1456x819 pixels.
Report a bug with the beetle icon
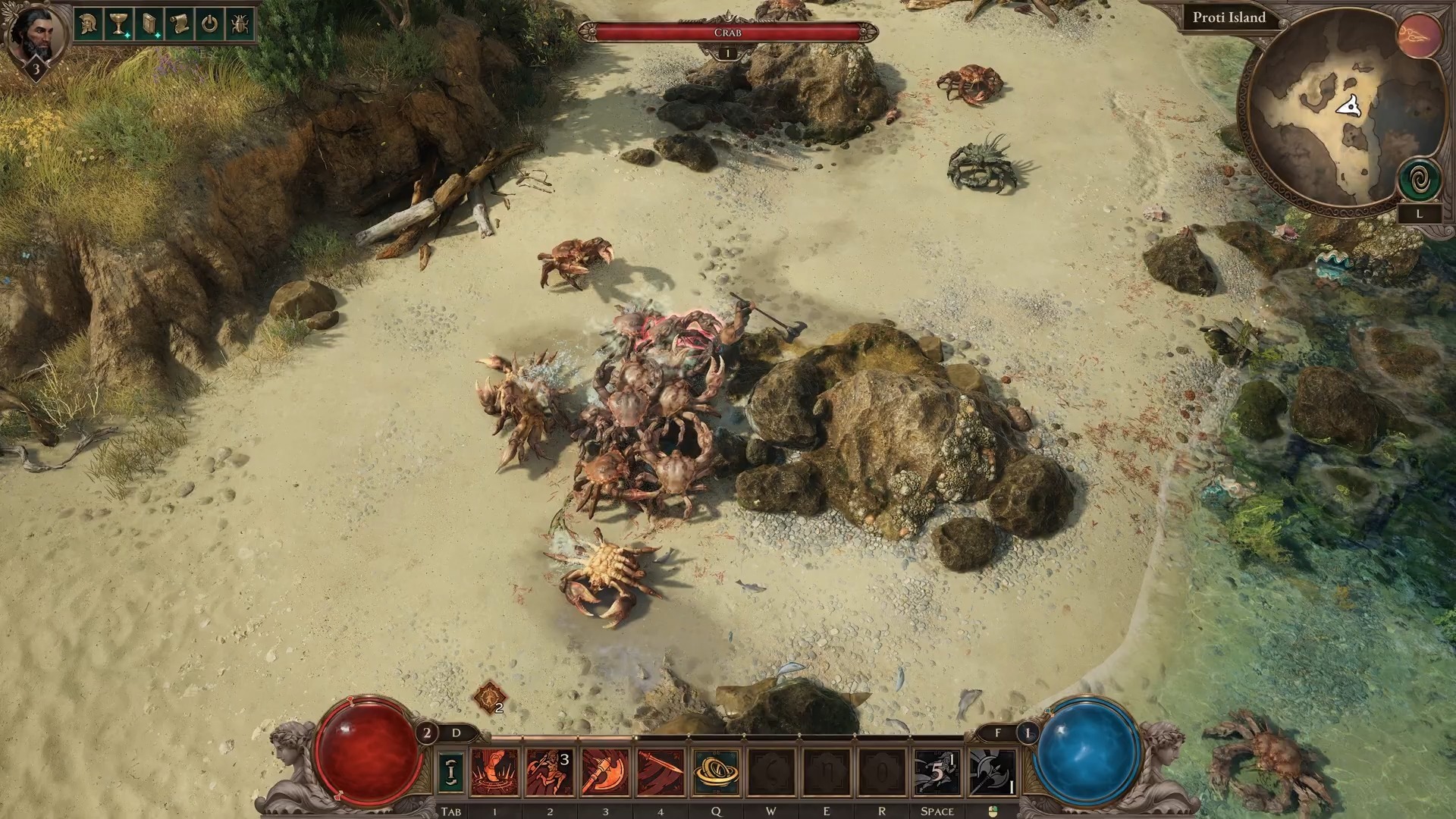[x=240, y=24]
